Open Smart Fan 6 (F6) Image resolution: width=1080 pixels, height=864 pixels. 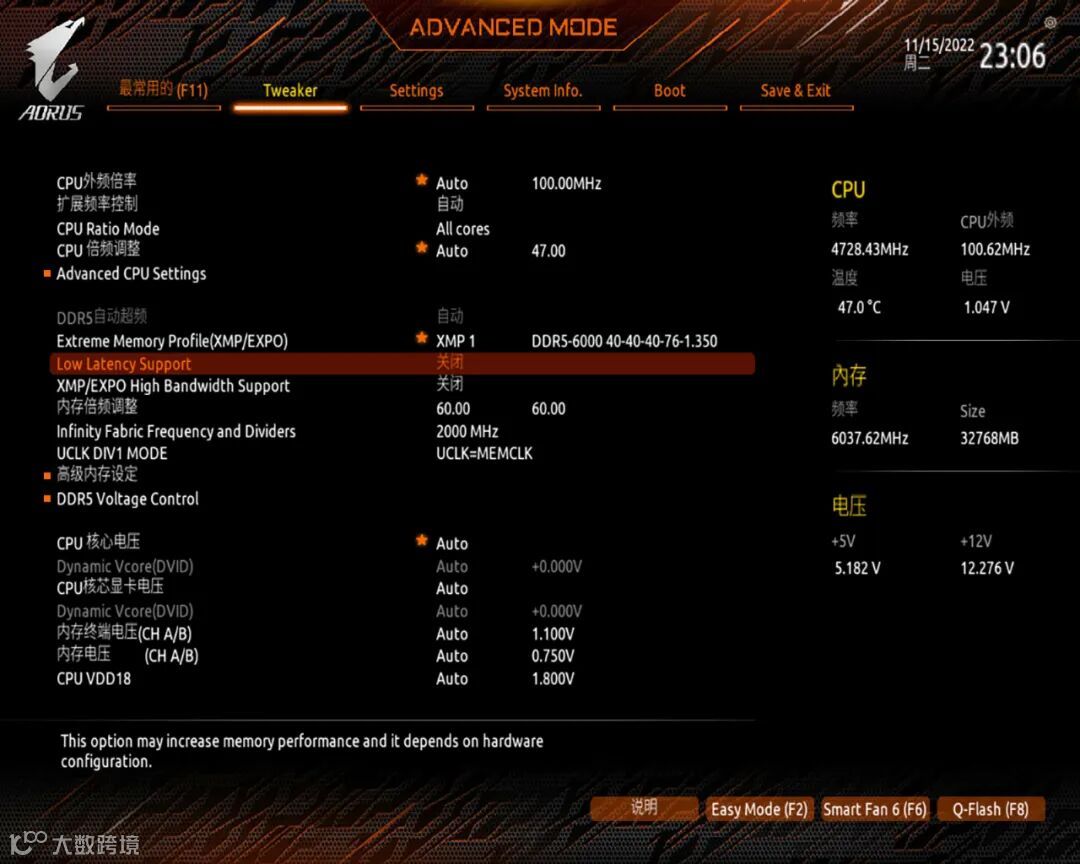(x=875, y=809)
